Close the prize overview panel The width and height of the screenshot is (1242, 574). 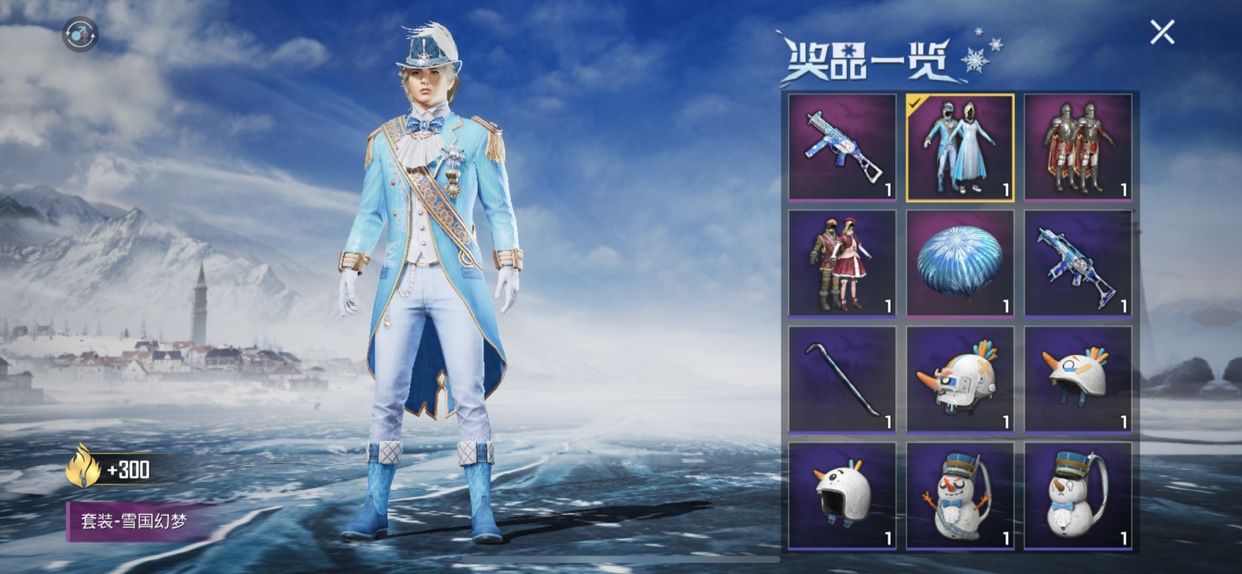tap(1162, 32)
